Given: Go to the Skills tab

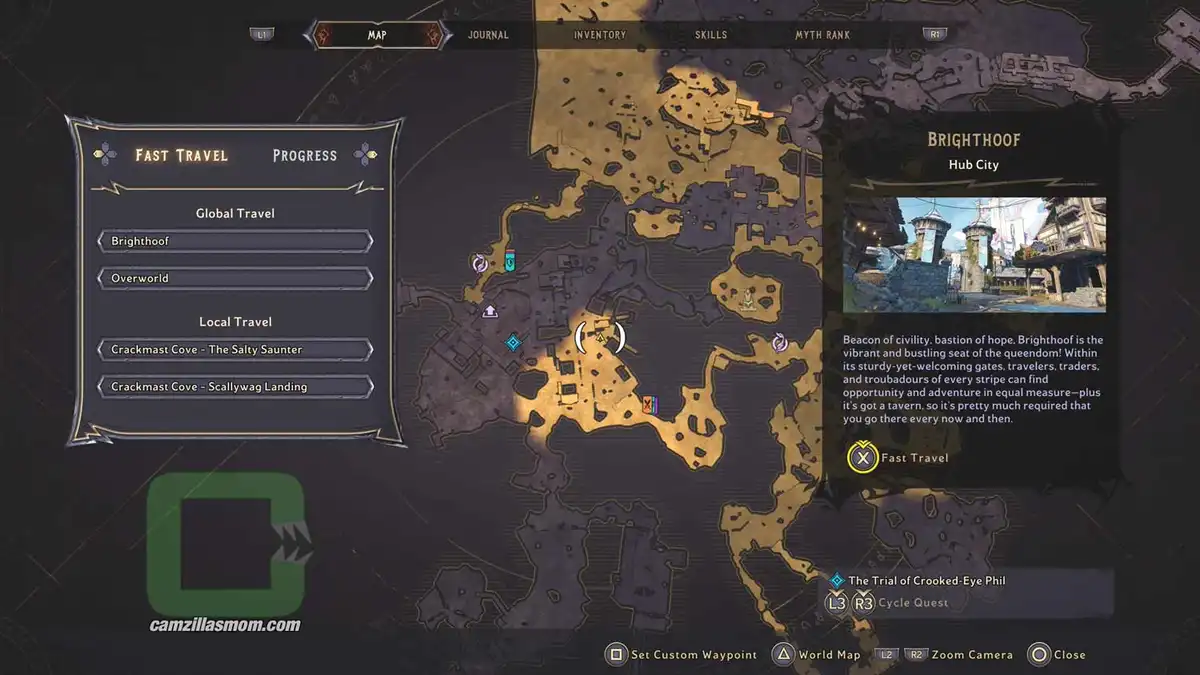Looking at the screenshot, I should pyautogui.click(x=710, y=35).
